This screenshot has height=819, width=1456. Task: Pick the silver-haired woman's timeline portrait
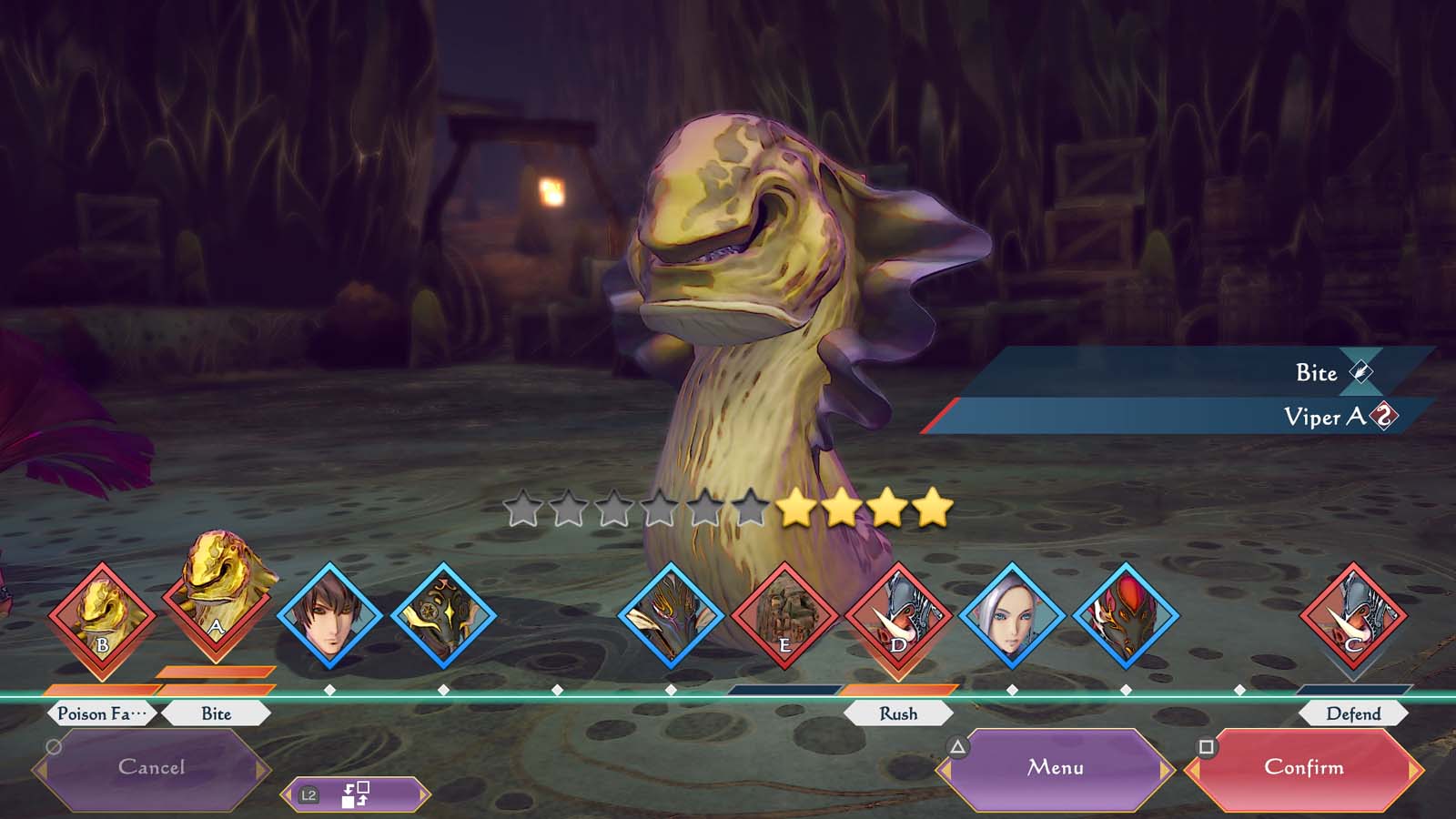click(x=1012, y=616)
